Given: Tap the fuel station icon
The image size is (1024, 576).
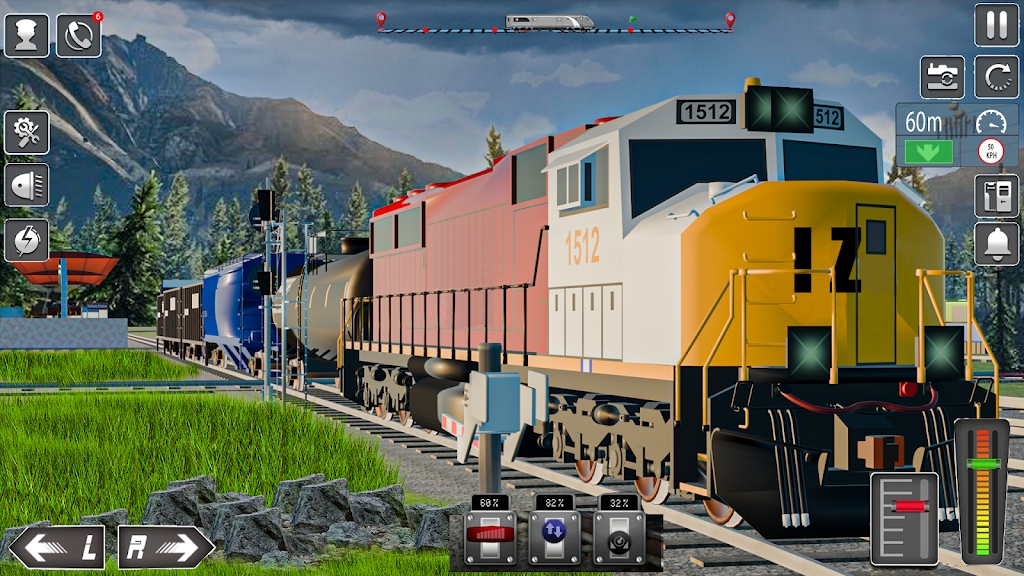Looking at the screenshot, I should coord(996,195).
